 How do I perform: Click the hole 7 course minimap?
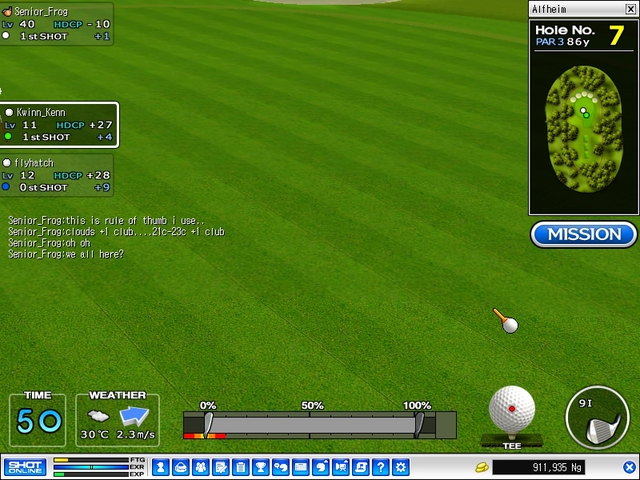click(x=584, y=127)
